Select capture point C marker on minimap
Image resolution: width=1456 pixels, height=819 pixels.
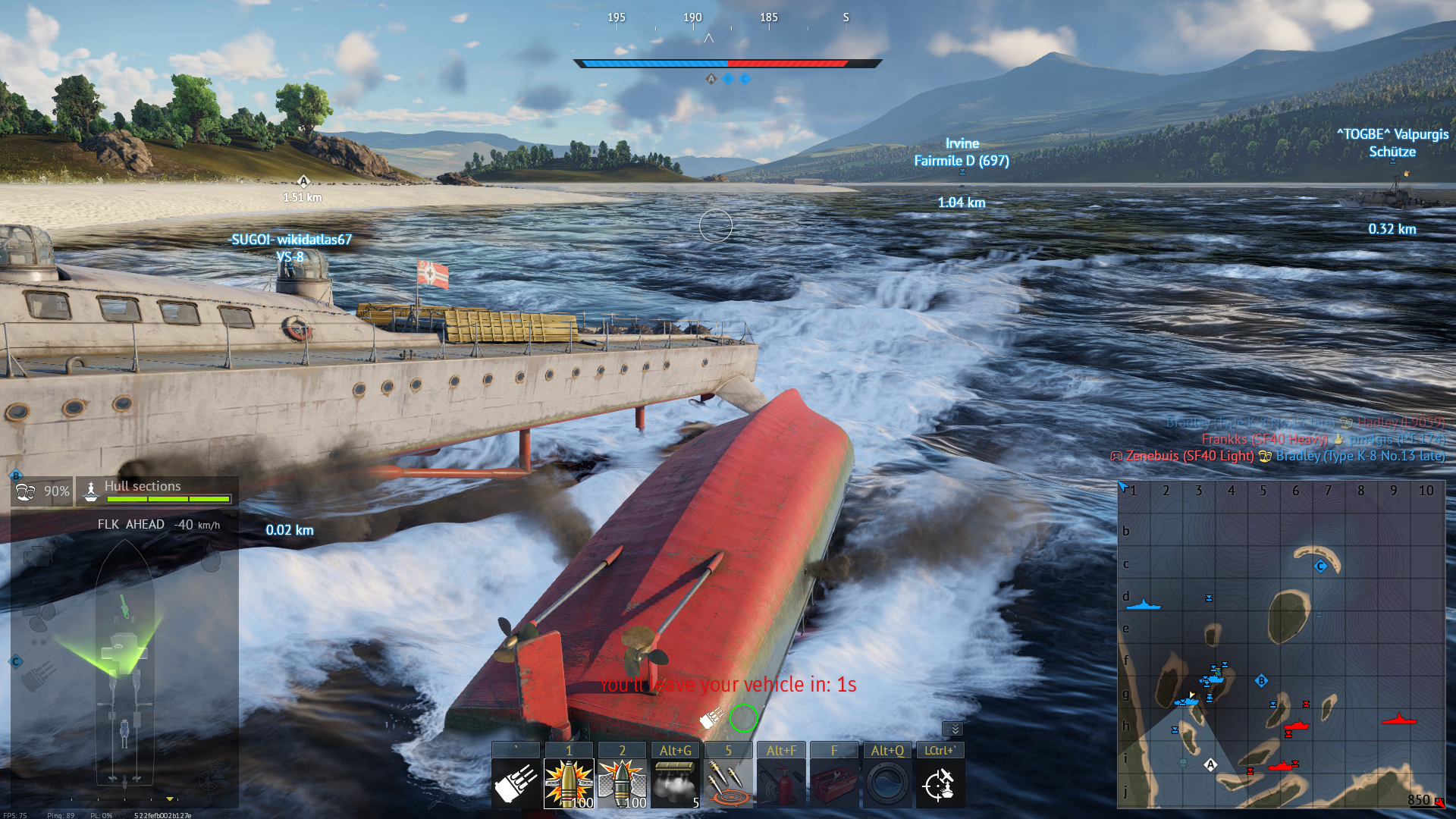[1320, 566]
